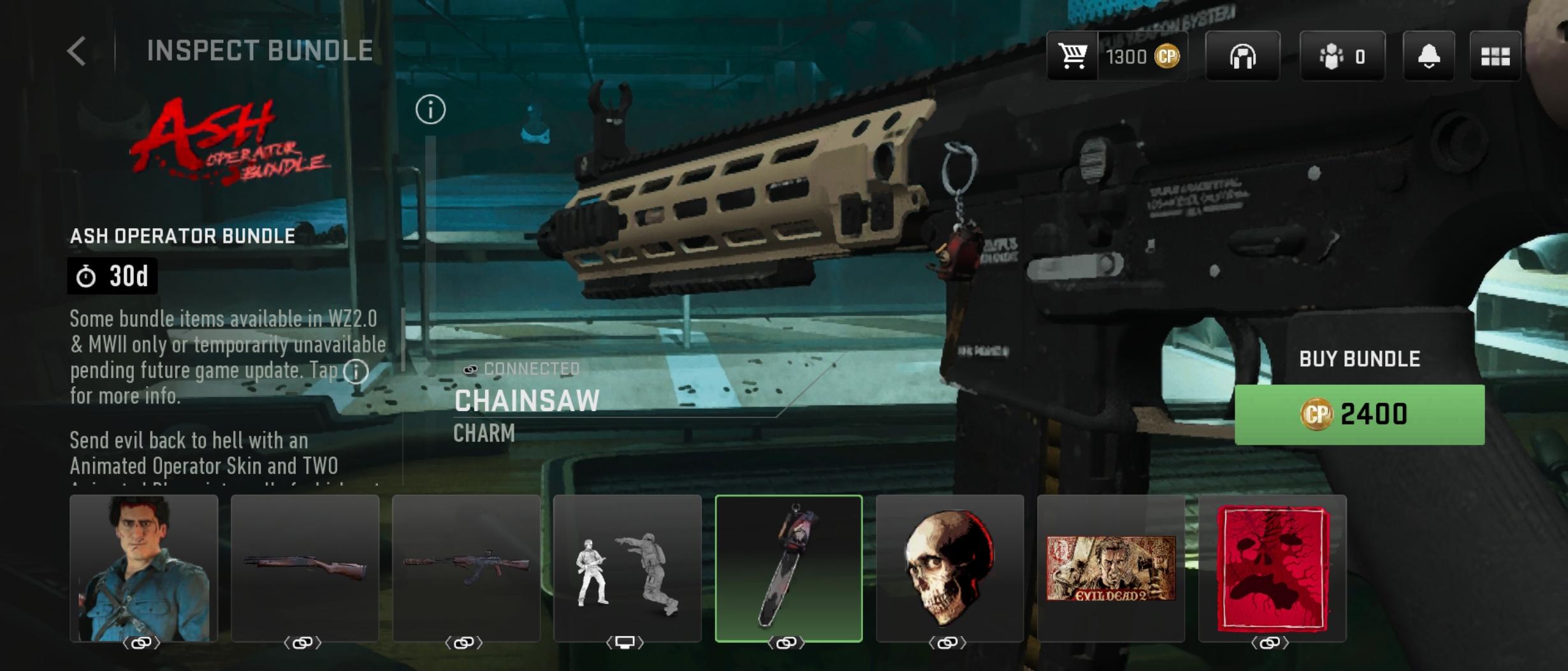
Task: Open the headset audio settings
Action: pyautogui.click(x=1242, y=57)
